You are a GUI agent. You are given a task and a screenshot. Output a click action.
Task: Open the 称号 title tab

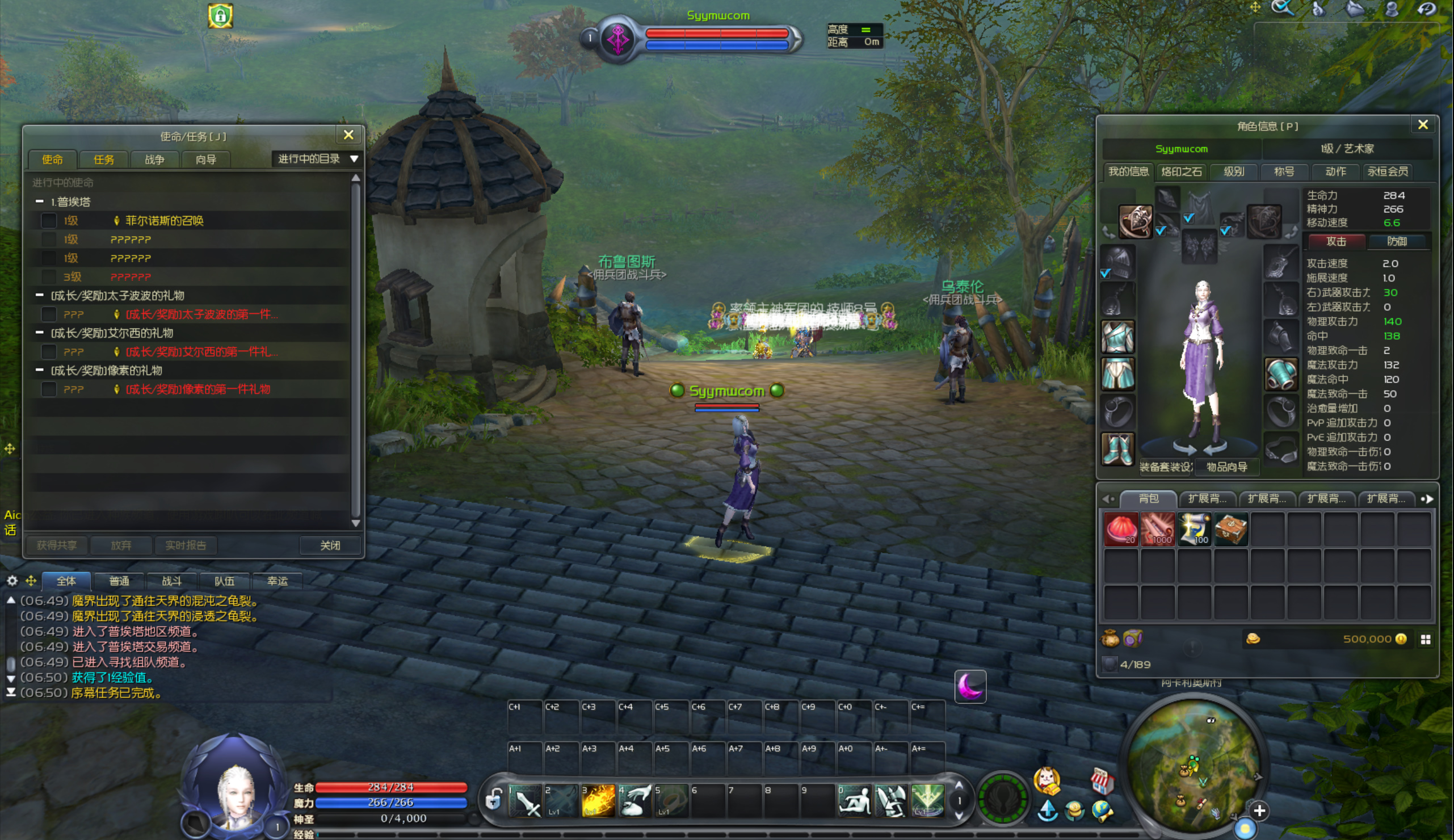[1284, 171]
